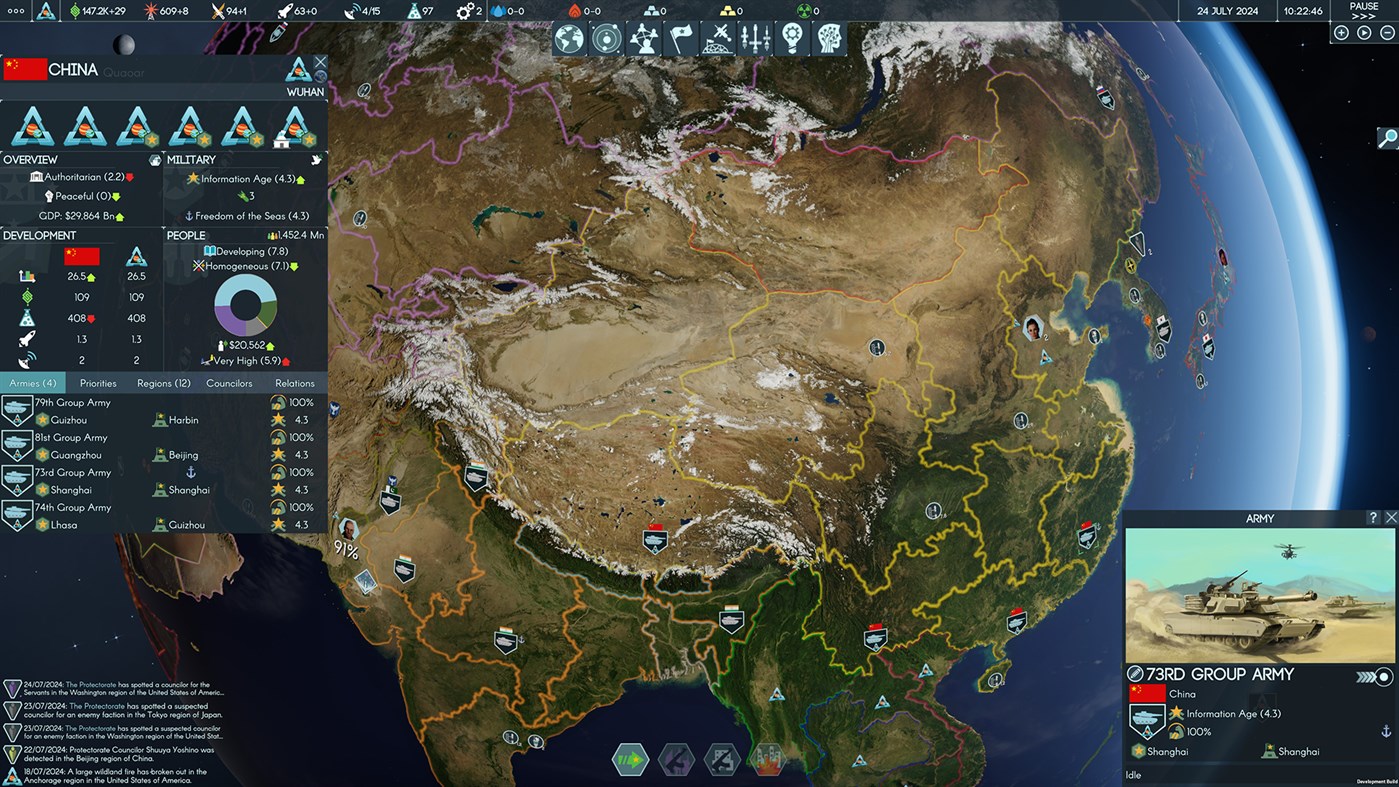The width and height of the screenshot is (1399, 787).
Task: Toggle the attack-cities order hexagon at bottom
Action: (721, 760)
